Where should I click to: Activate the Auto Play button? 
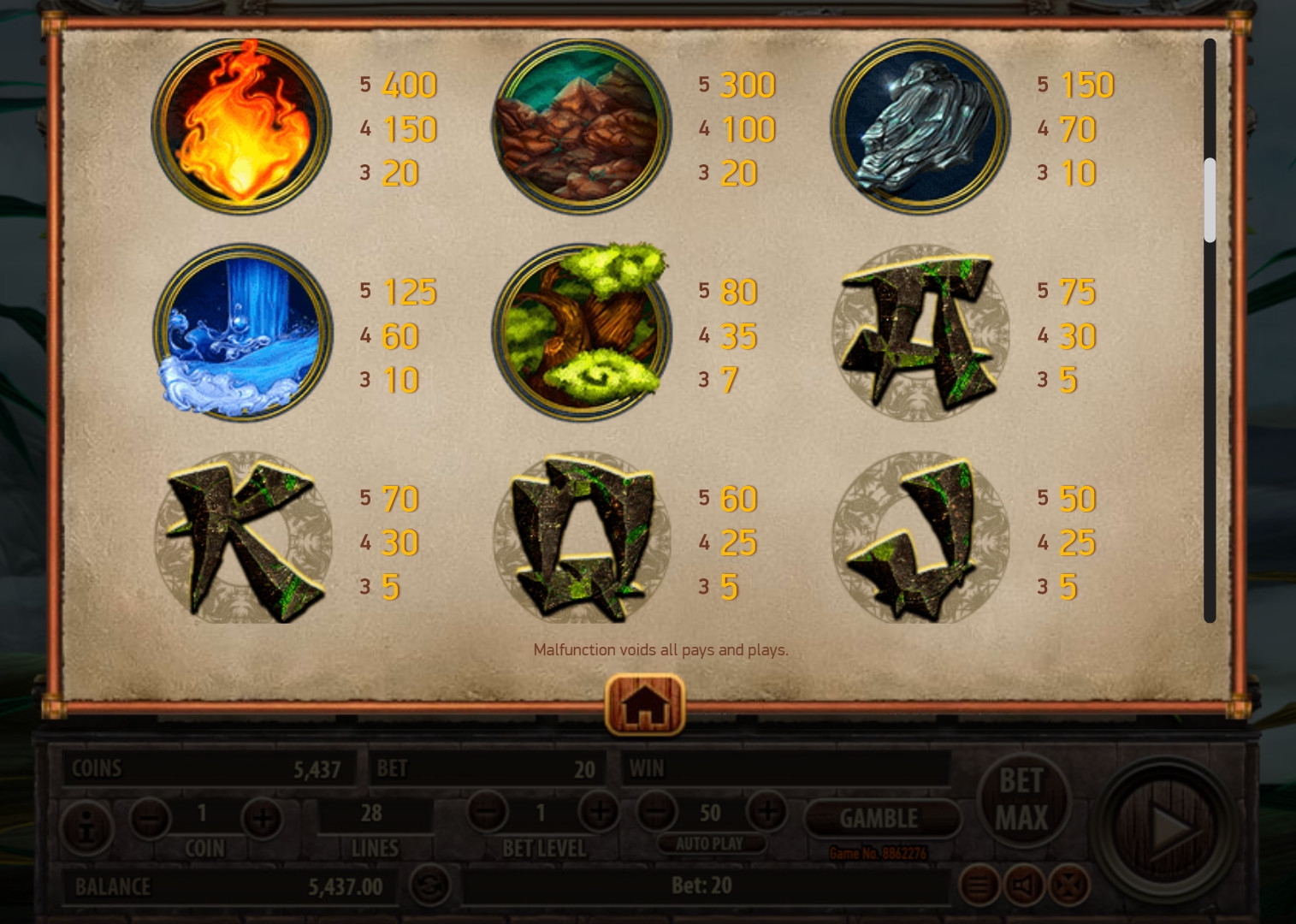[709, 844]
